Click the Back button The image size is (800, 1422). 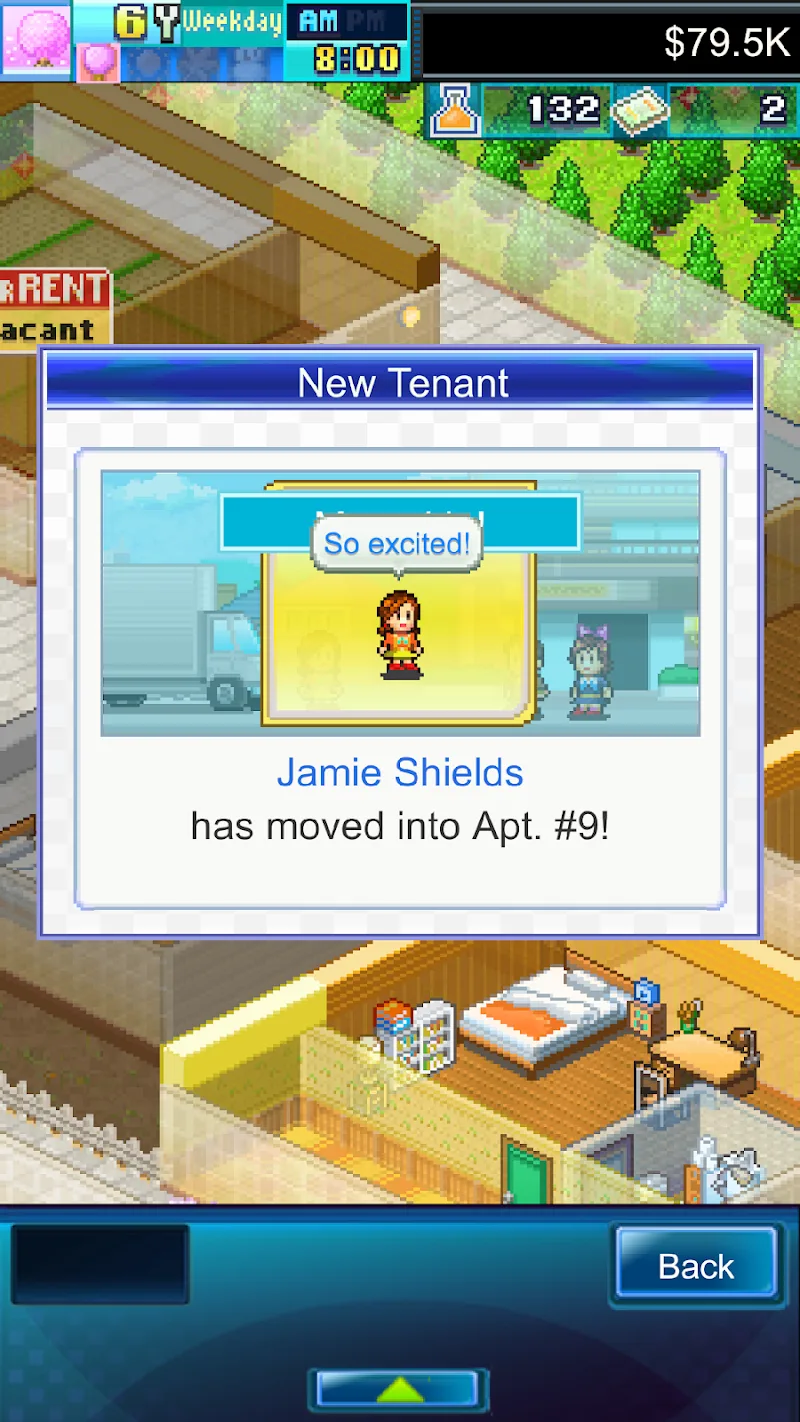pyautogui.click(x=696, y=1266)
